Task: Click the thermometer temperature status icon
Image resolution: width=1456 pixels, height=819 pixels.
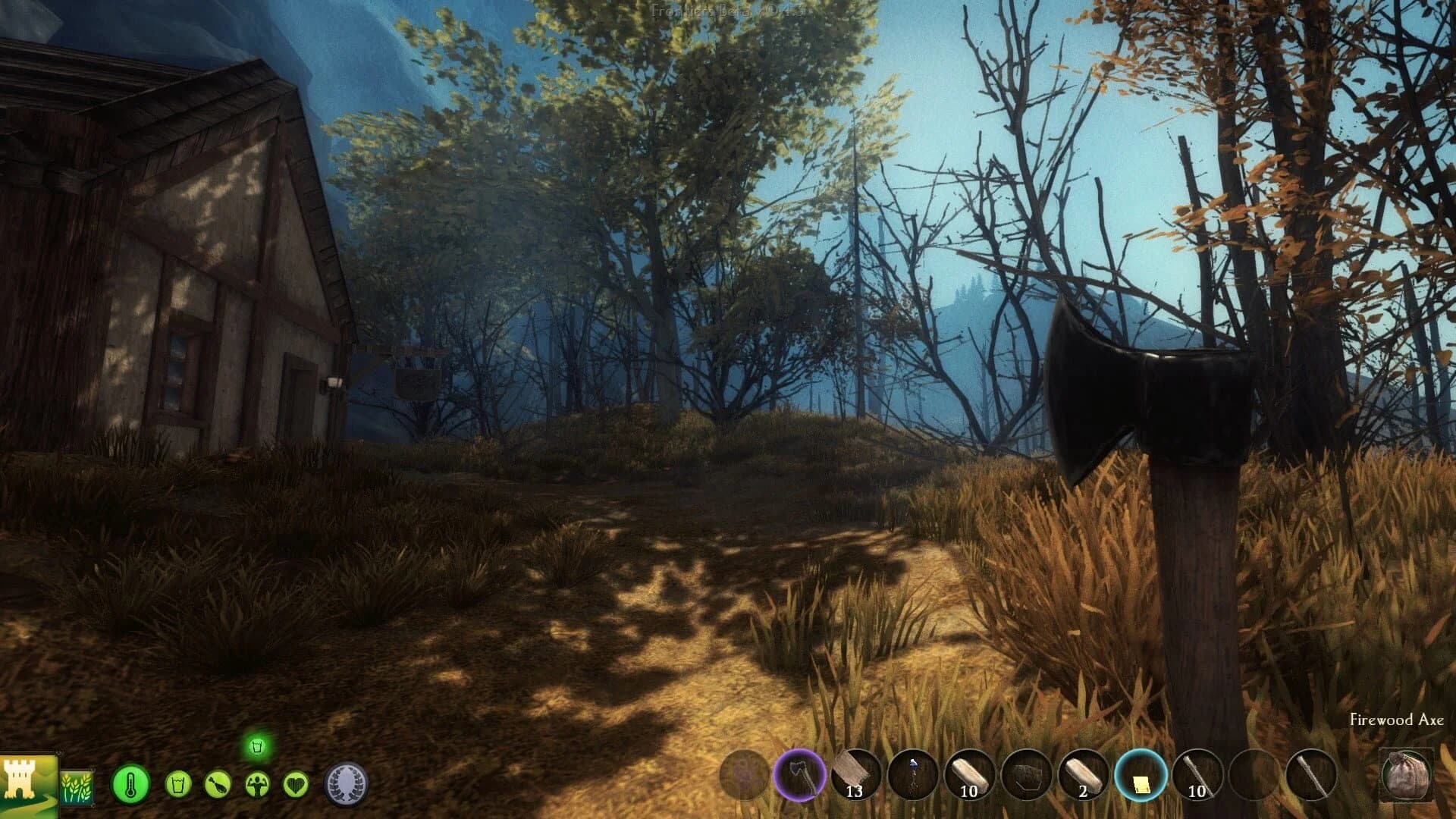Action: (130, 783)
